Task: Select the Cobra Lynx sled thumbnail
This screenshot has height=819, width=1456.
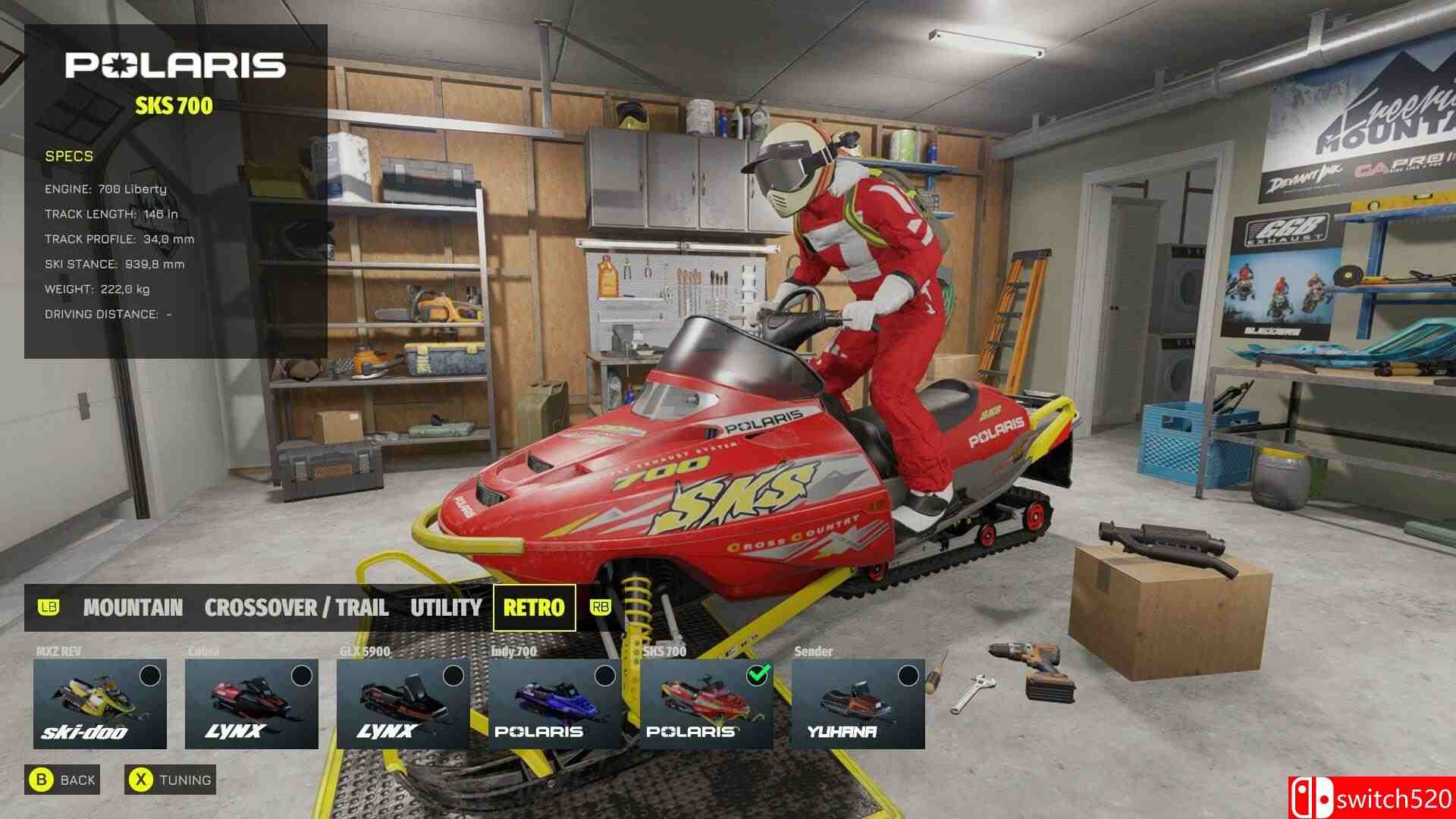Action: coord(250,704)
